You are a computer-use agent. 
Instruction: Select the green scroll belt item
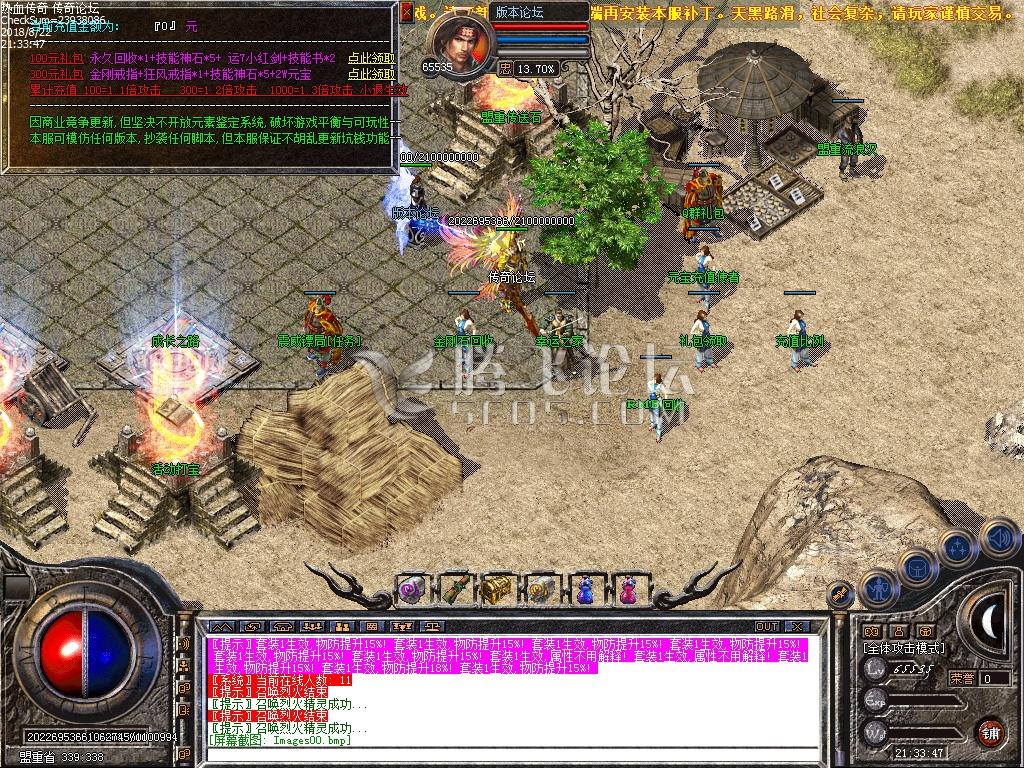(454, 589)
